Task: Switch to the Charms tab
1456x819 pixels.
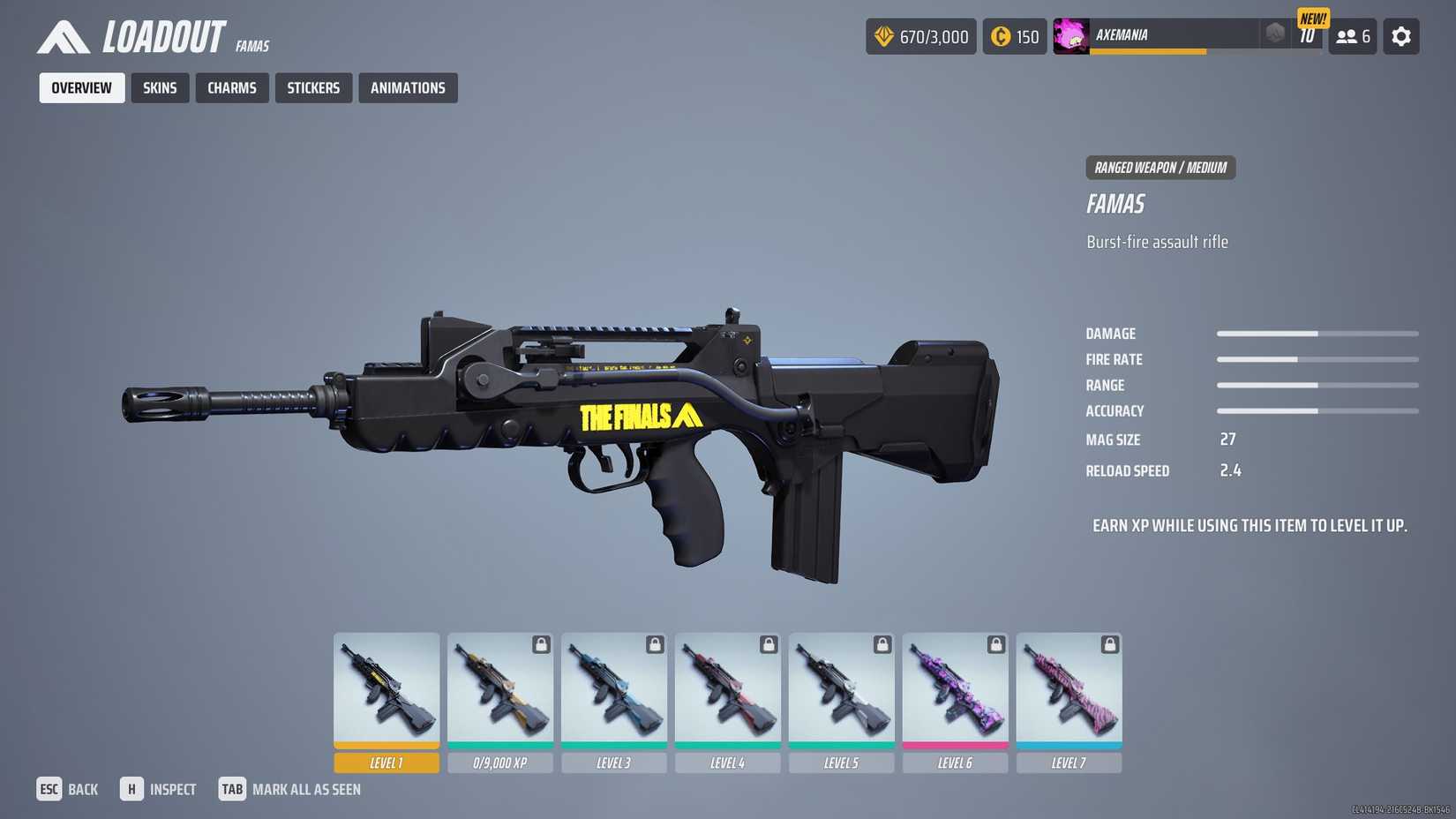Action: tap(232, 87)
